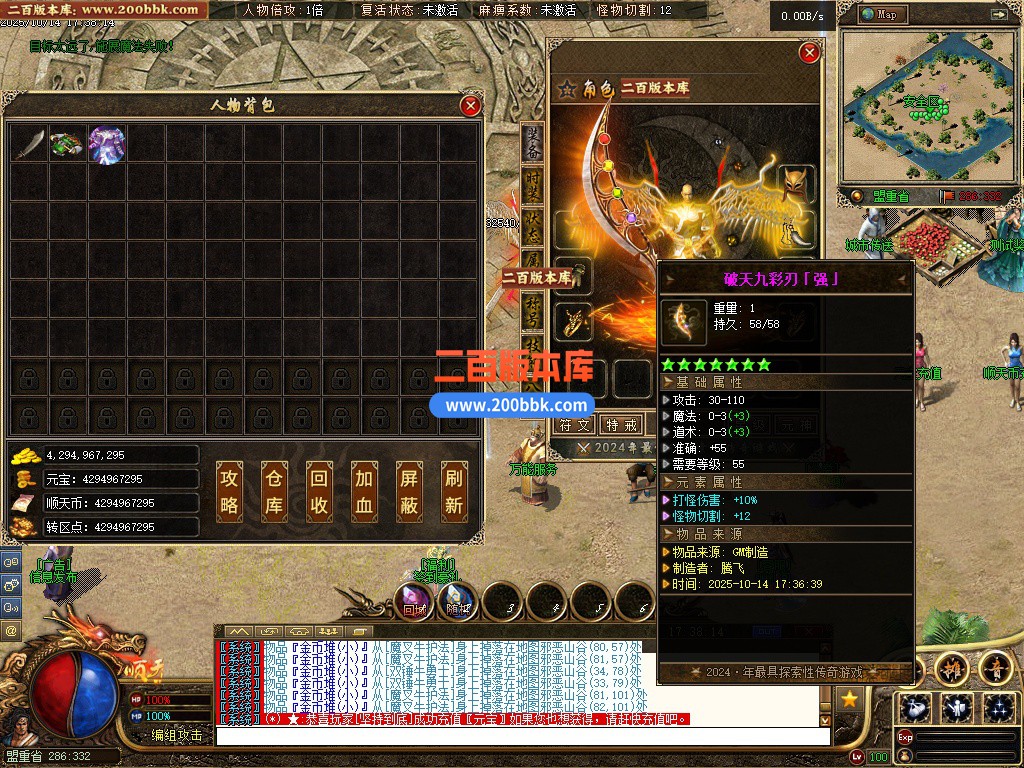The height and width of the screenshot is (768, 1024).
Task: Refresh the bag with 刷新
Action: coord(453,491)
